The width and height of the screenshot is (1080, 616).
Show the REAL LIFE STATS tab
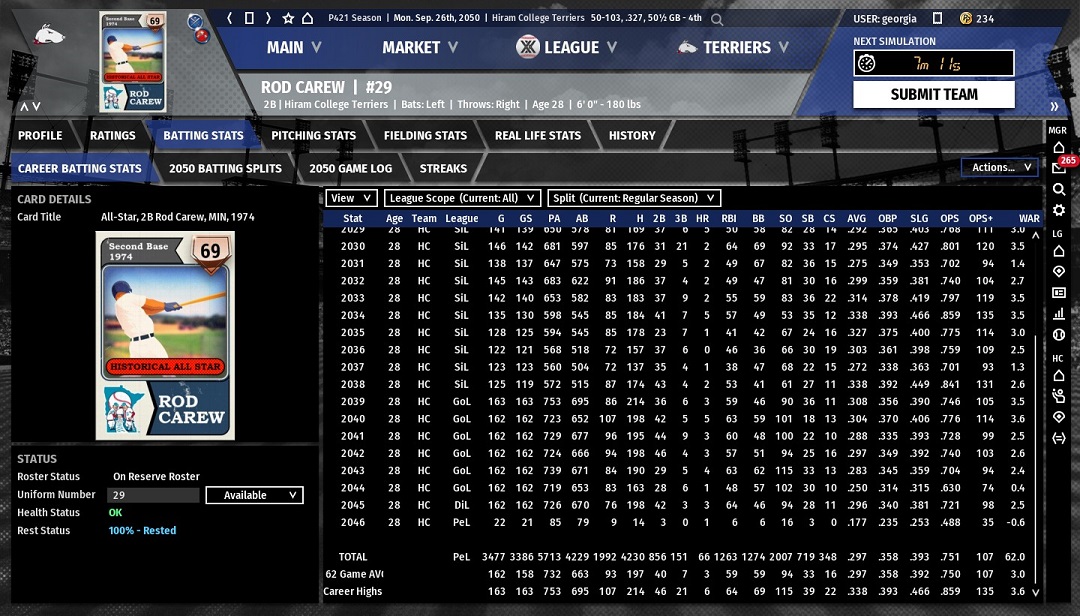tap(537, 135)
